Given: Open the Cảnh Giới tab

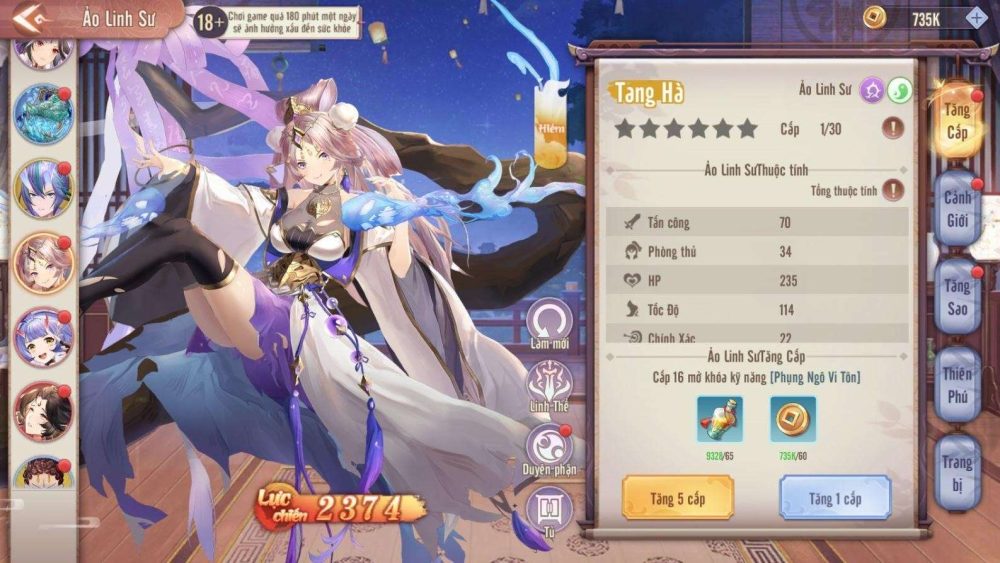Looking at the screenshot, I should (x=957, y=208).
